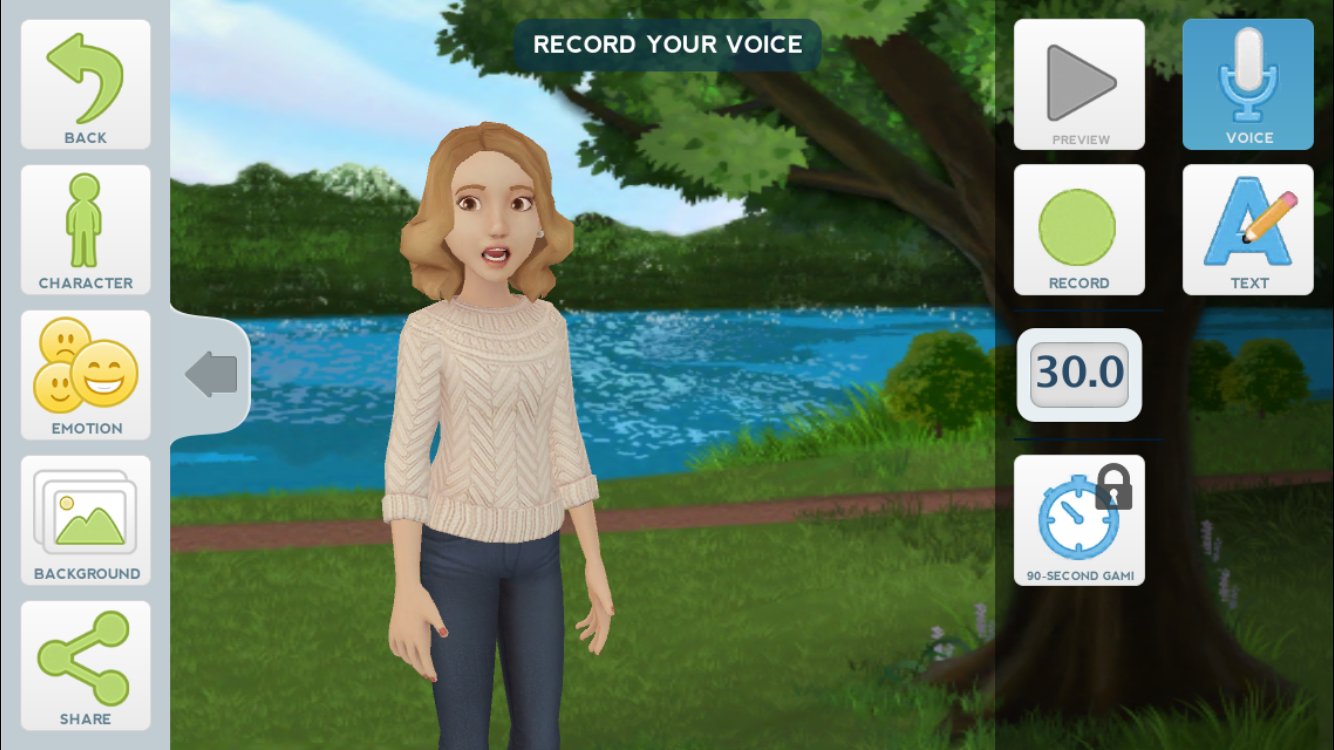
Task: Open the Background picker icon
Action: (x=86, y=510)
